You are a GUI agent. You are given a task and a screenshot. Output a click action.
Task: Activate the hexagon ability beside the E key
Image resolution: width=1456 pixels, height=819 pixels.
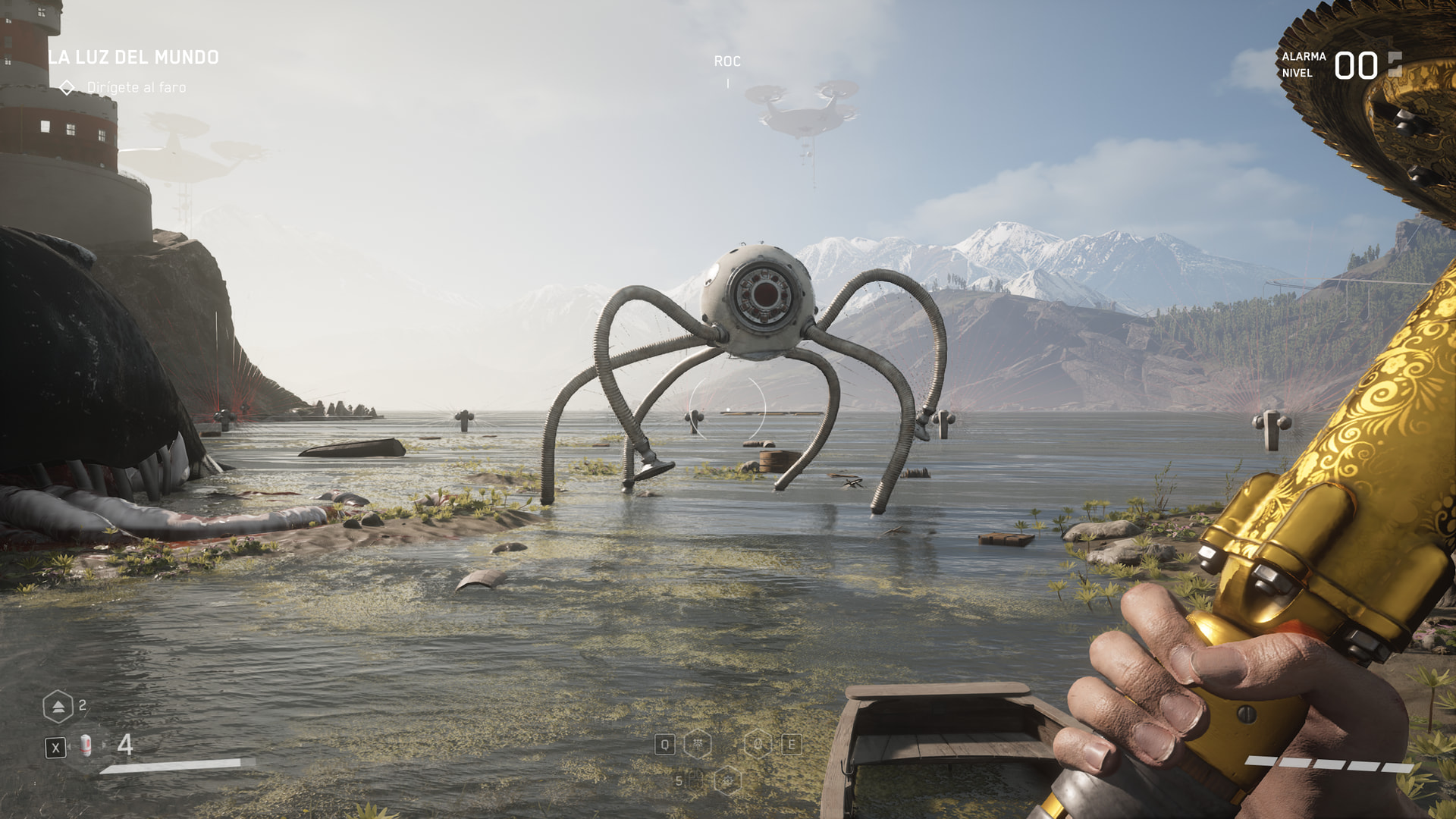click(758, 745)
